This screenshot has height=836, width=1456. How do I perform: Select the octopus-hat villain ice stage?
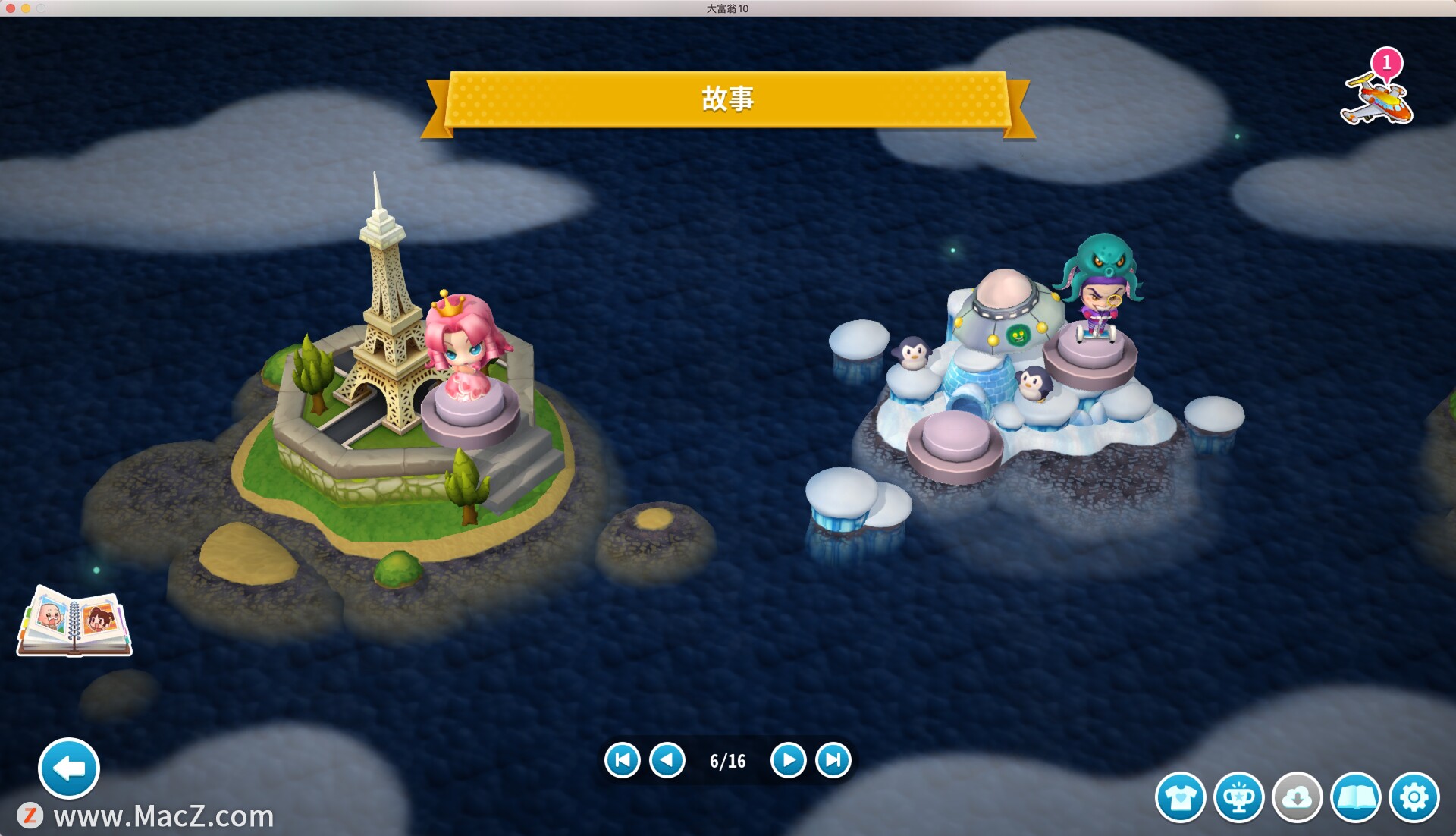click(1098, 296)
